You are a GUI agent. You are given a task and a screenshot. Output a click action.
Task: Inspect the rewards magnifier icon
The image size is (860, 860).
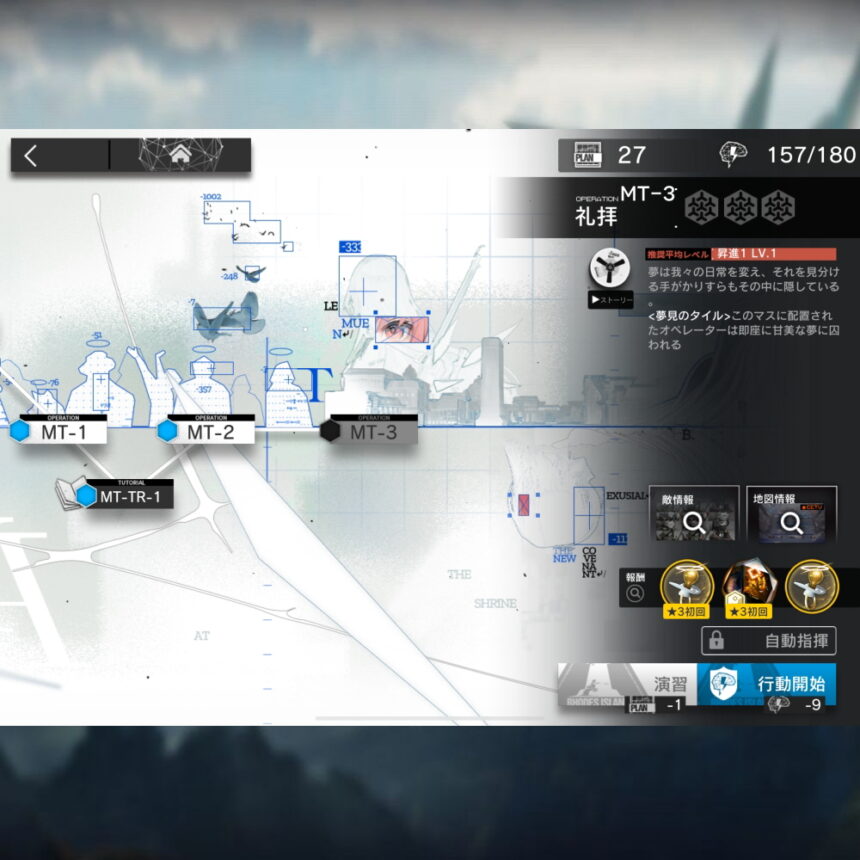[635, 594]
